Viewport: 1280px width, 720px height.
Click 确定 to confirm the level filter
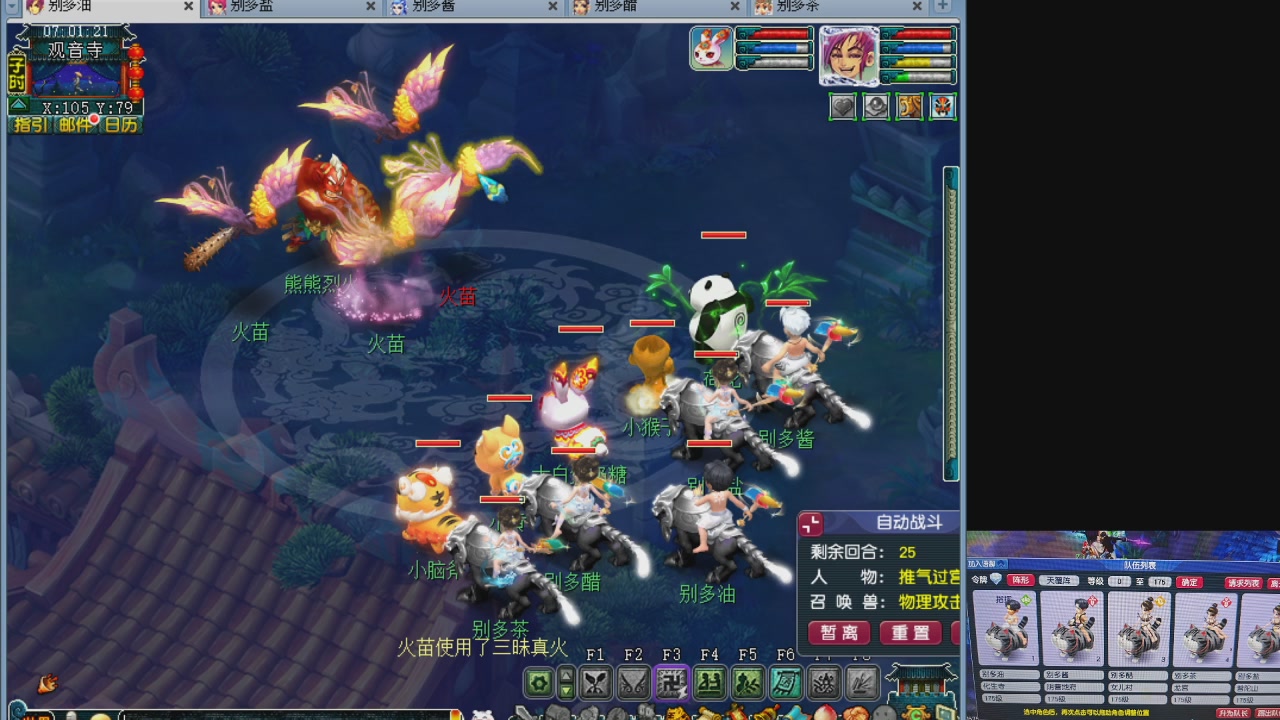click(1189, 581)
